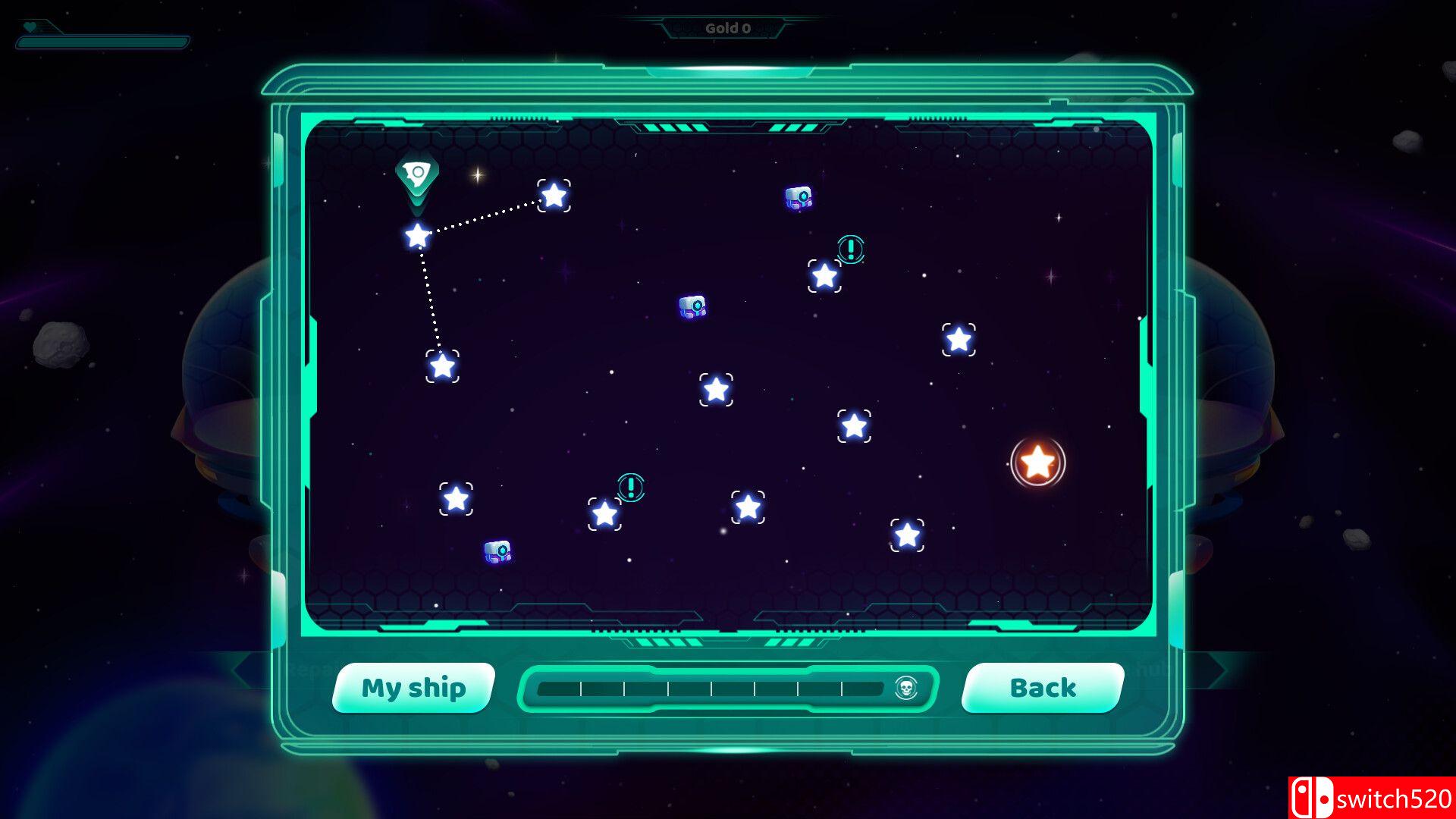This screenshot has height=819, width=1456.
Task: Click the exclamation alert above the upper-right star
Action: coord(849,250)
